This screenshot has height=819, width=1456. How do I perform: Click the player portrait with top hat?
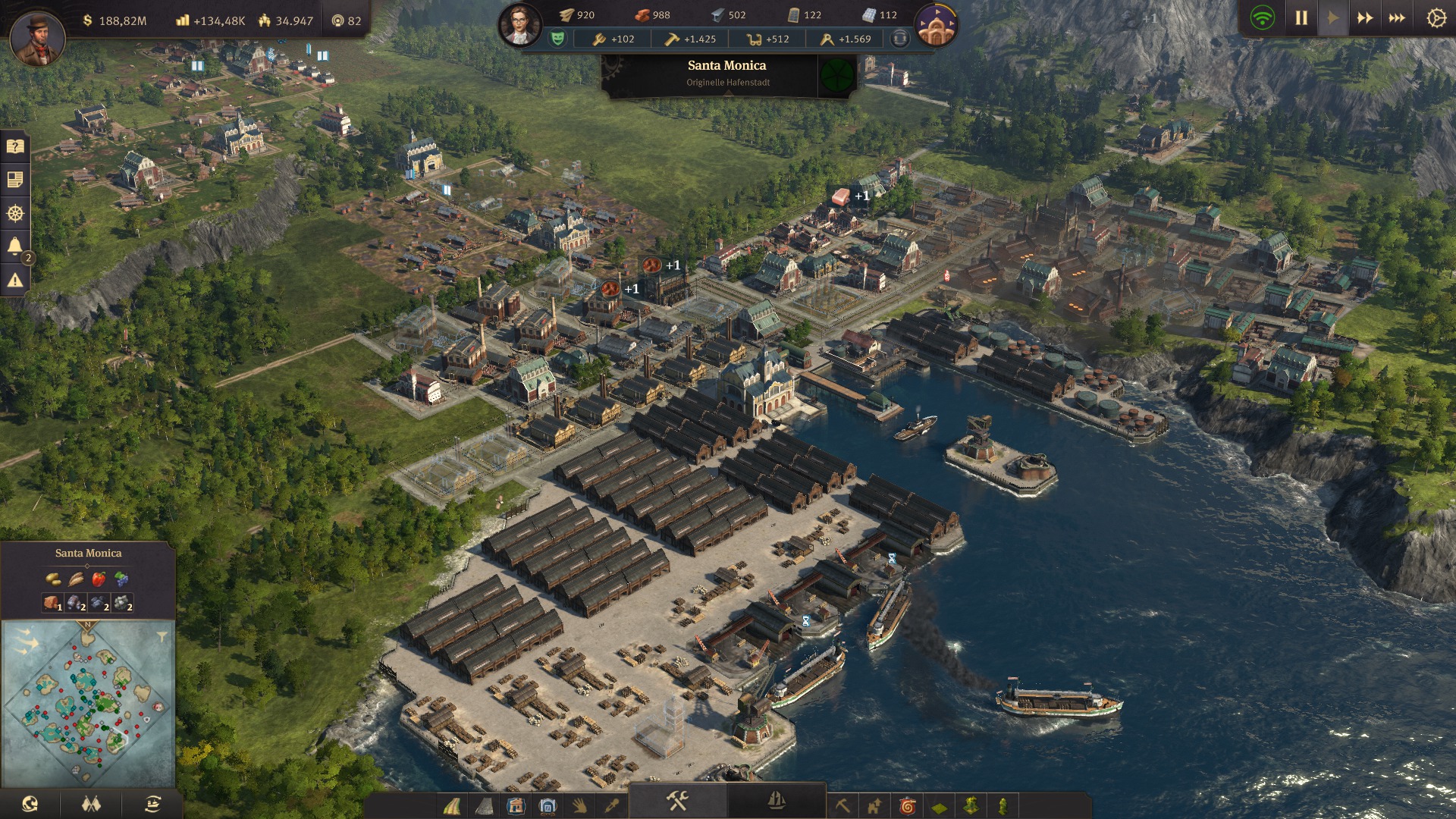[x=37, y=36]
